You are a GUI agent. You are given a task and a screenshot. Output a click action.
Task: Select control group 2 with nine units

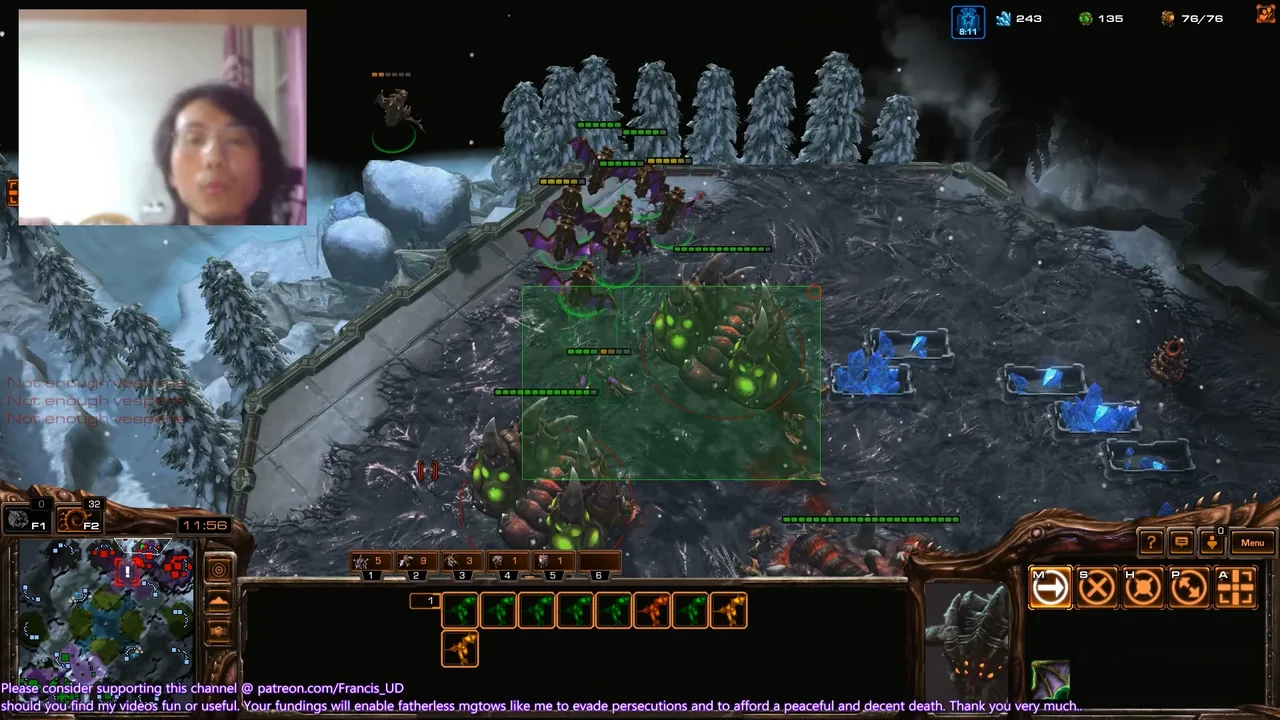pos(416,563)
